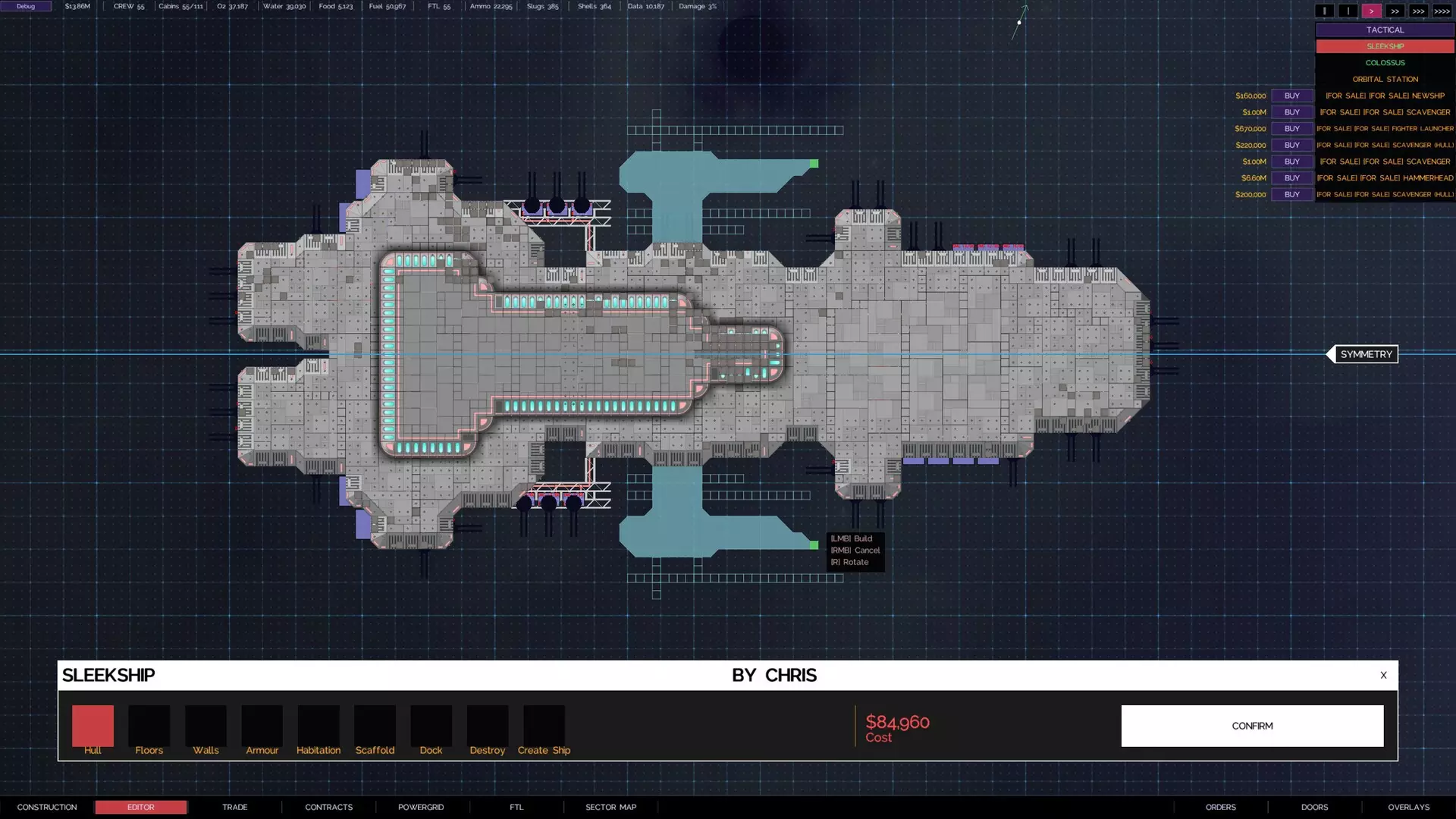Select the Armour tool
1456x819 pixels.
click(x=262, y=726)
